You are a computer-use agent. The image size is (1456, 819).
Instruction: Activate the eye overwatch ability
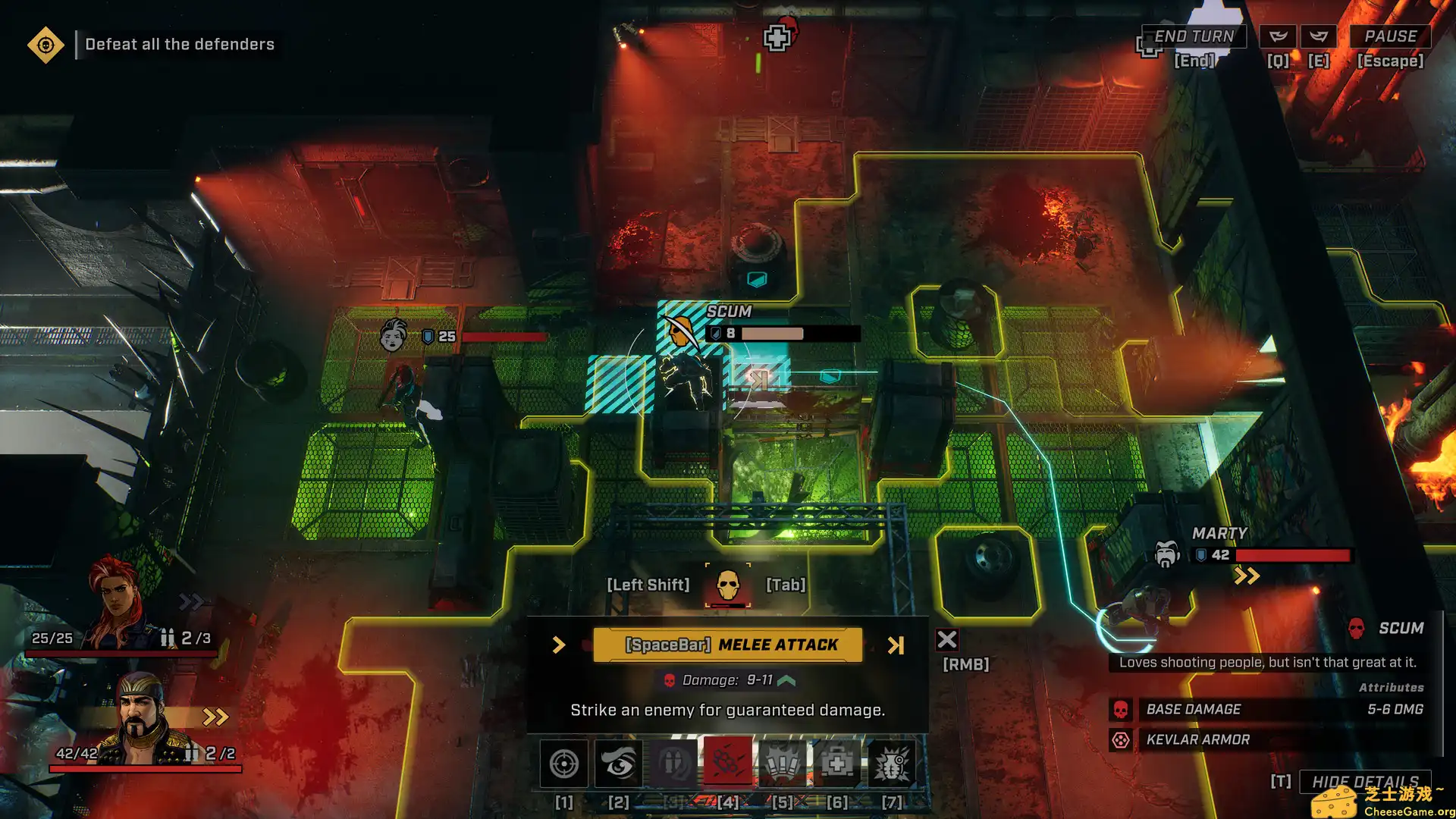pos(619,764)
